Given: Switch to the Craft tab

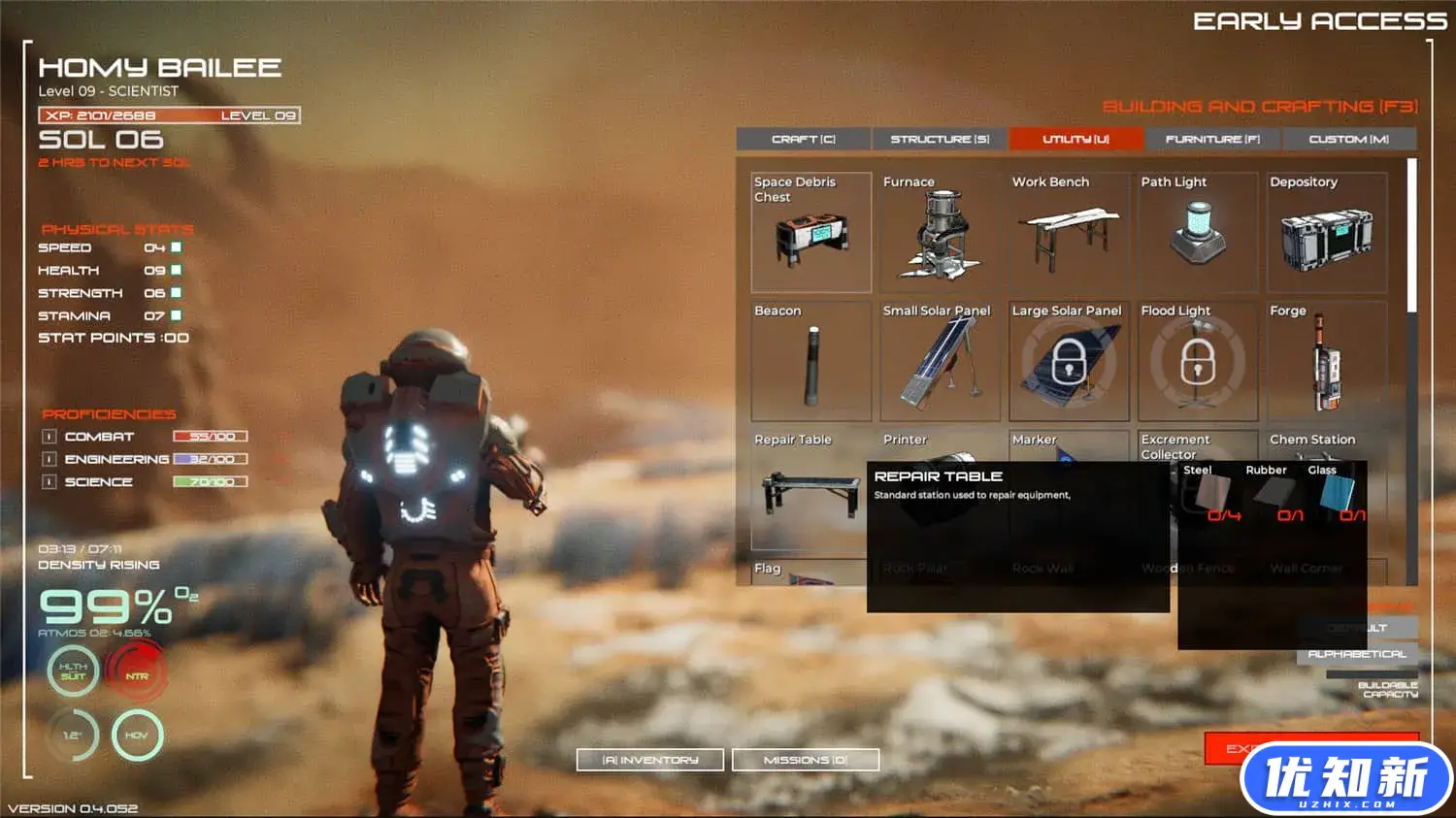Looking at the screenshot, I should pyautogui.click(x=803, y=140).
